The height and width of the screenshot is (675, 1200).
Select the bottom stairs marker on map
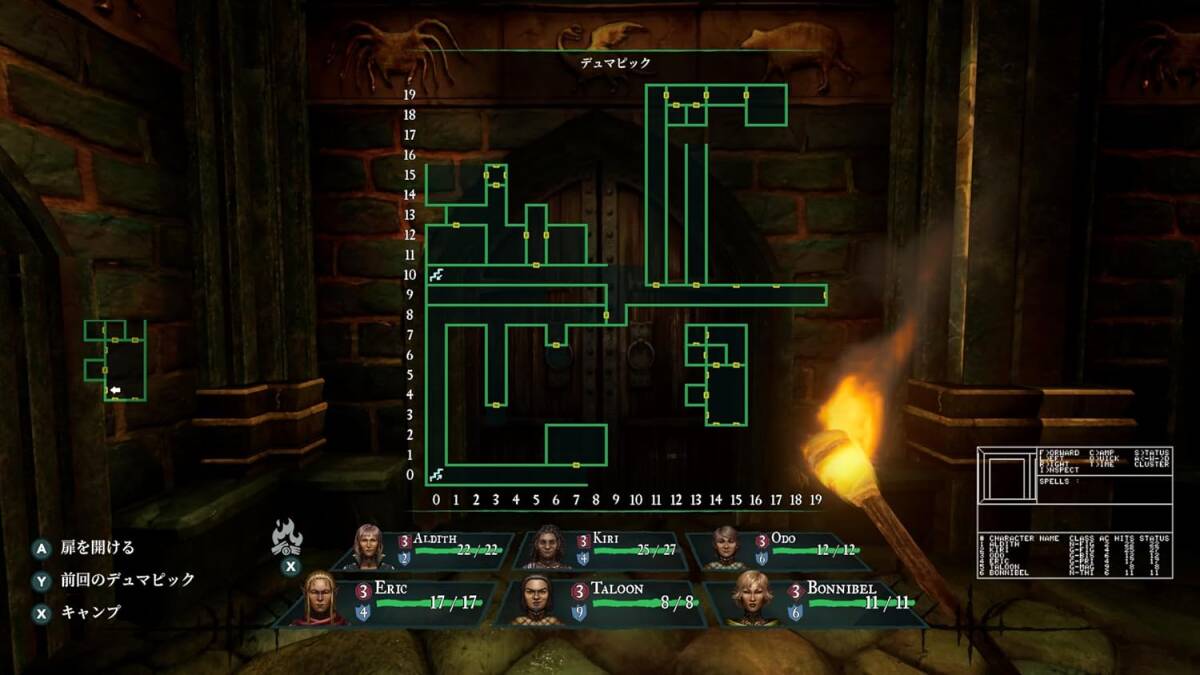pos(436,475)
